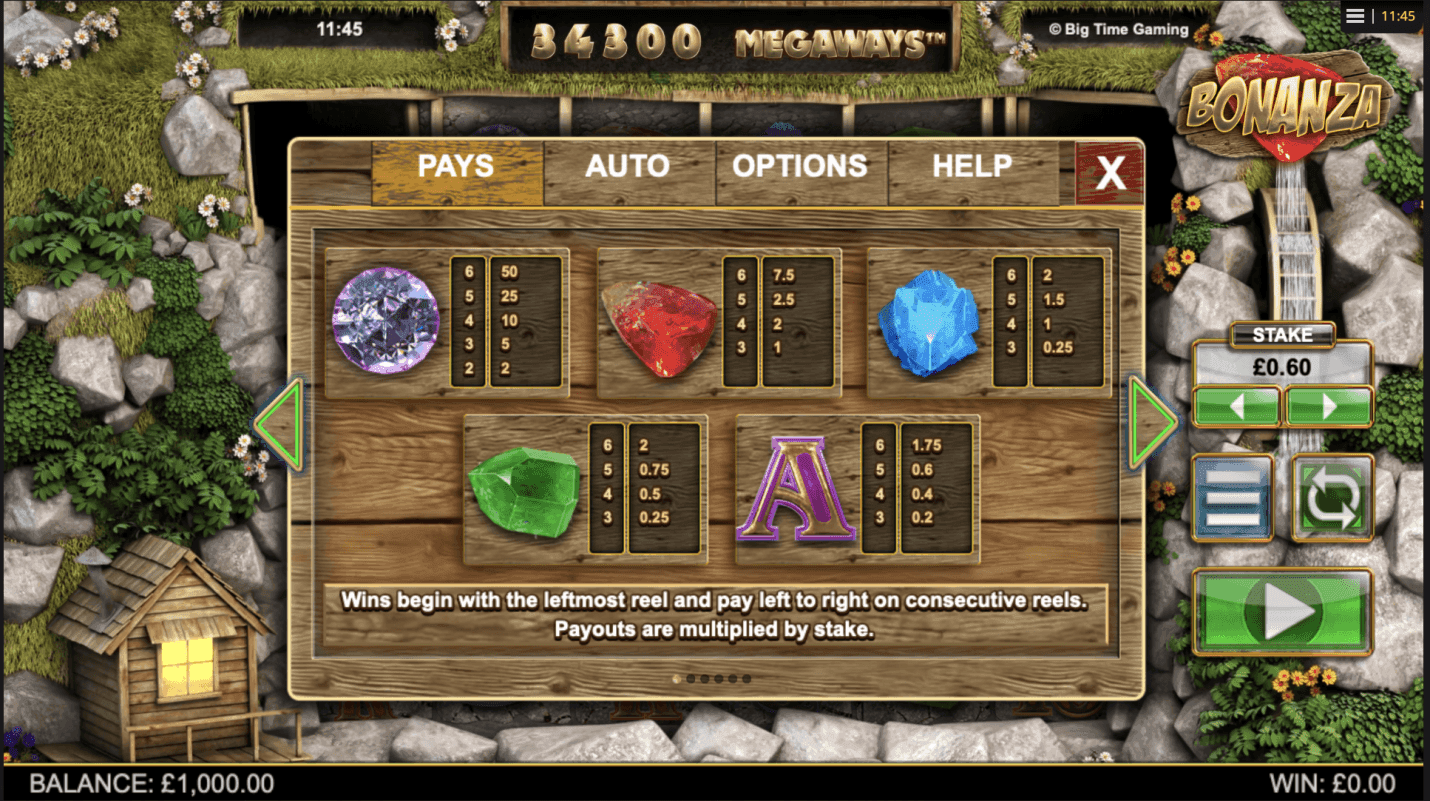Click the £0.60 stake amount display

coord(1283,366)
